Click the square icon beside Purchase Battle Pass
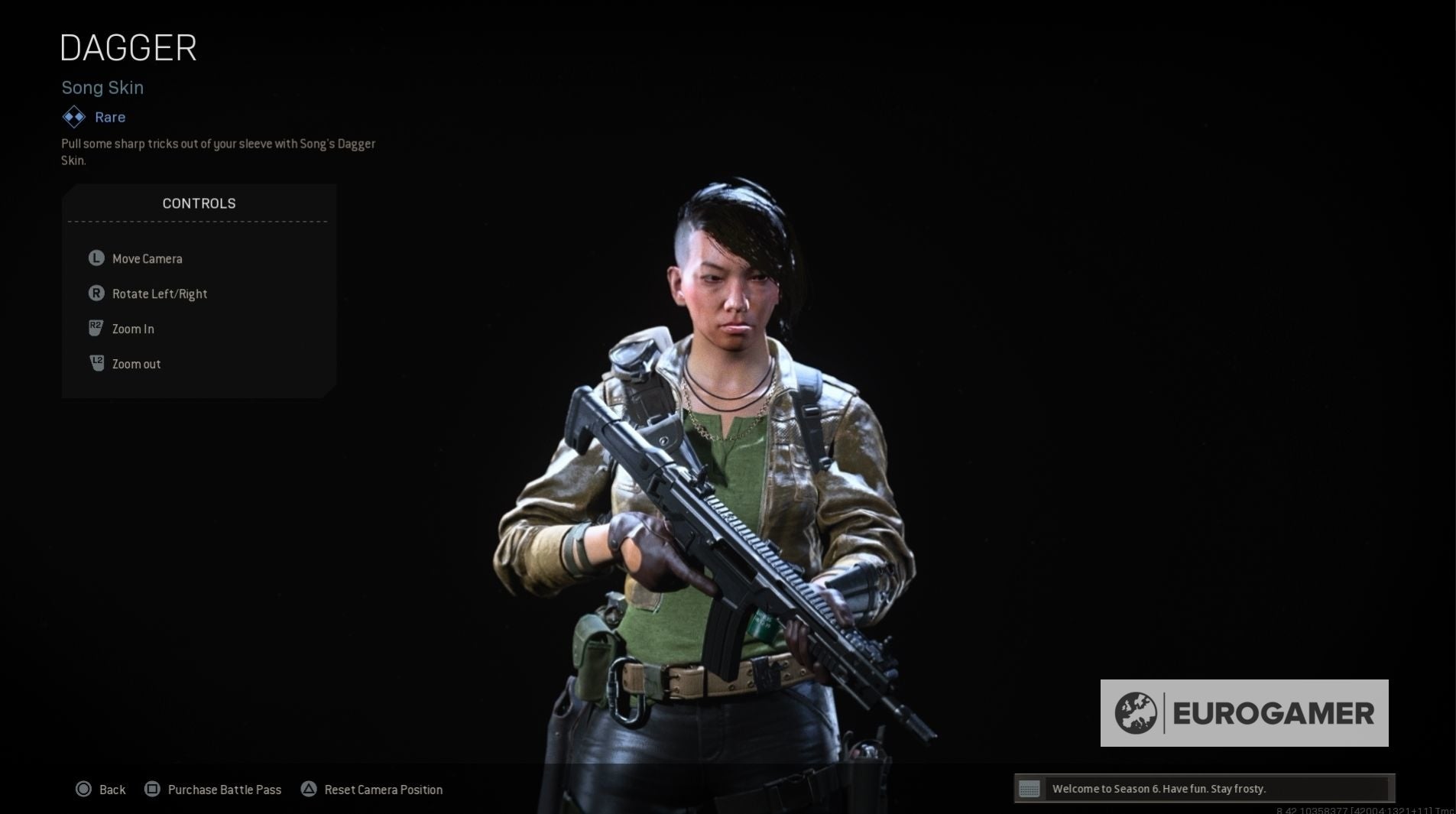Screen dimensions: 1456x814 153,789
